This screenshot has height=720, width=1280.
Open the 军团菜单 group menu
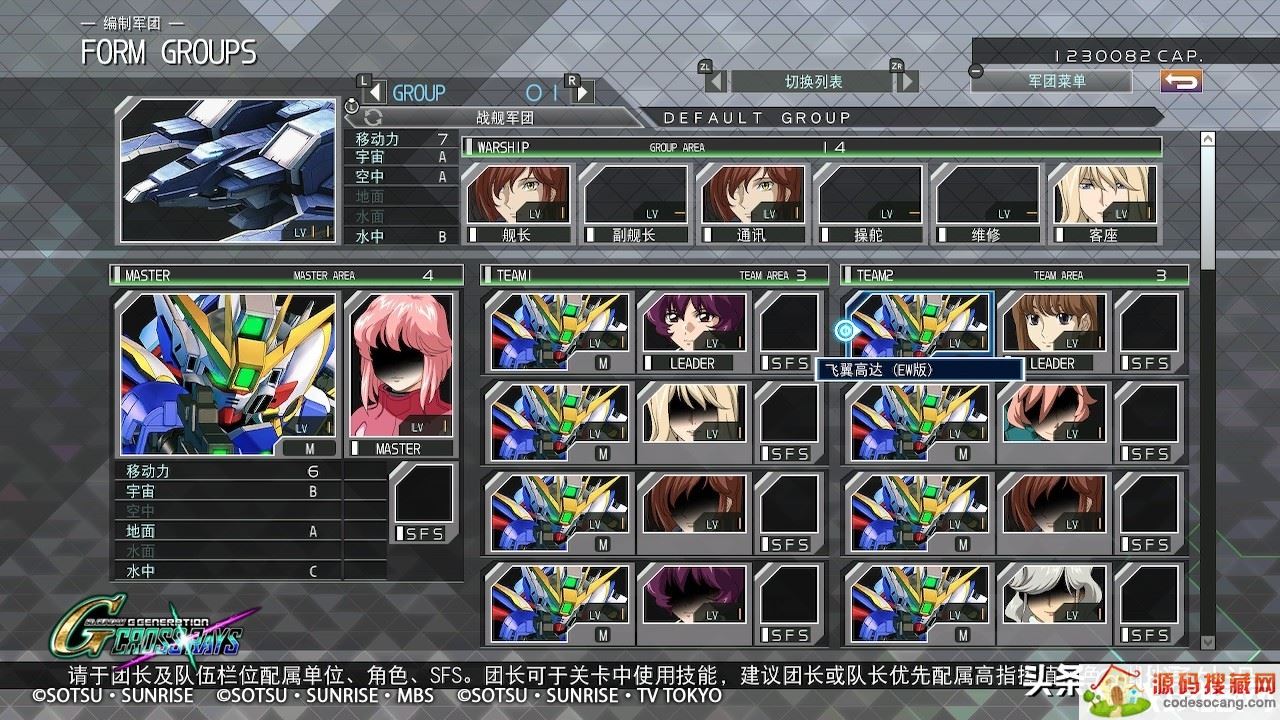[1056, 81]
